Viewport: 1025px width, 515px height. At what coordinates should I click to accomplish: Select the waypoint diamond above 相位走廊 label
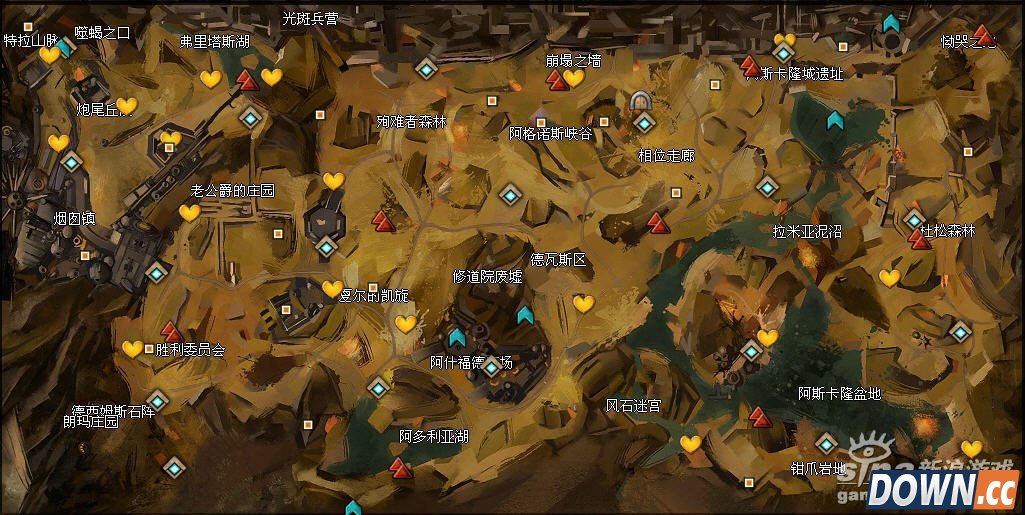tap(645, 124)
